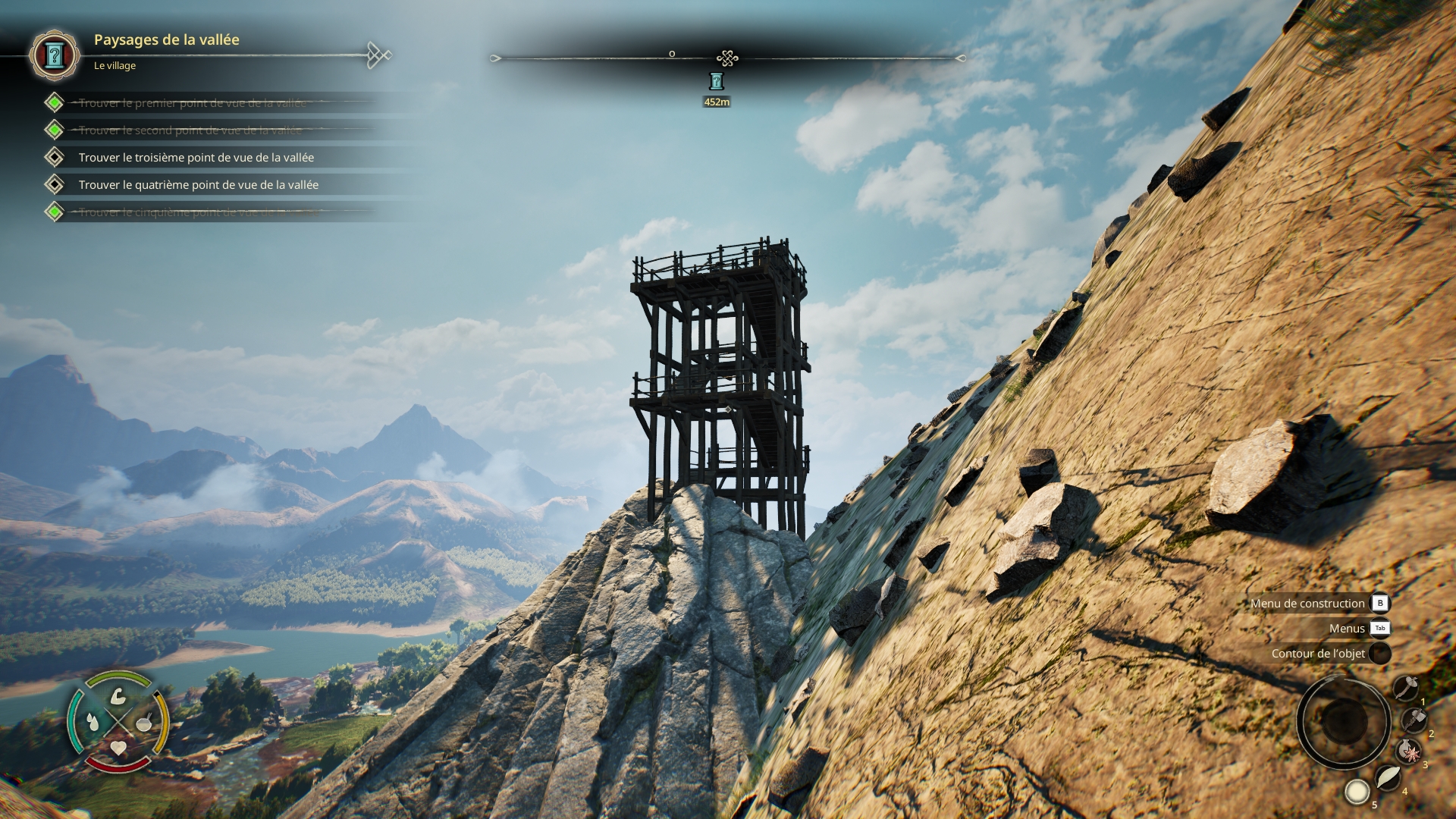1456x819 pixels.
Task: Click the survival needs status wheel
Action: tap(118, 721)
